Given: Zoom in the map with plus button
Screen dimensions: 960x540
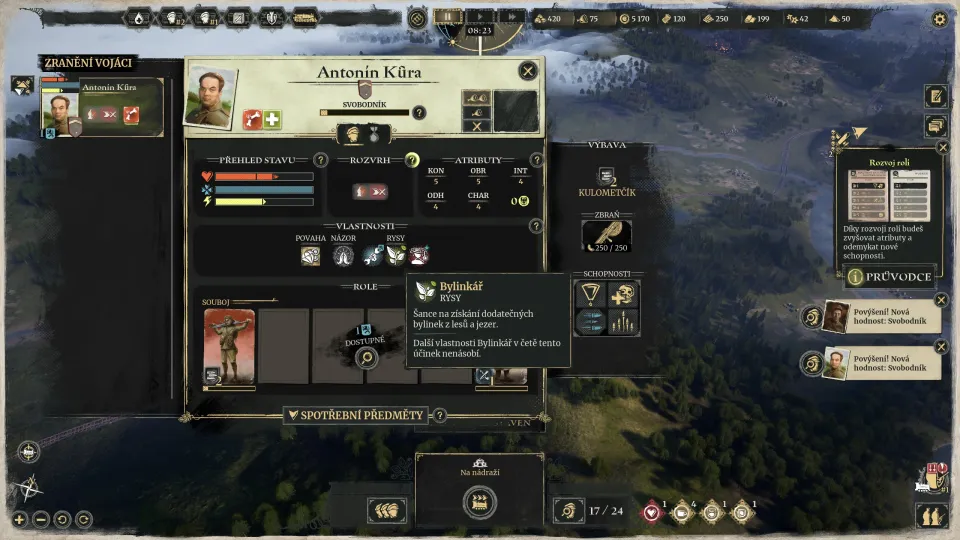Looking at the screenshot, I should tap(18, 519).
